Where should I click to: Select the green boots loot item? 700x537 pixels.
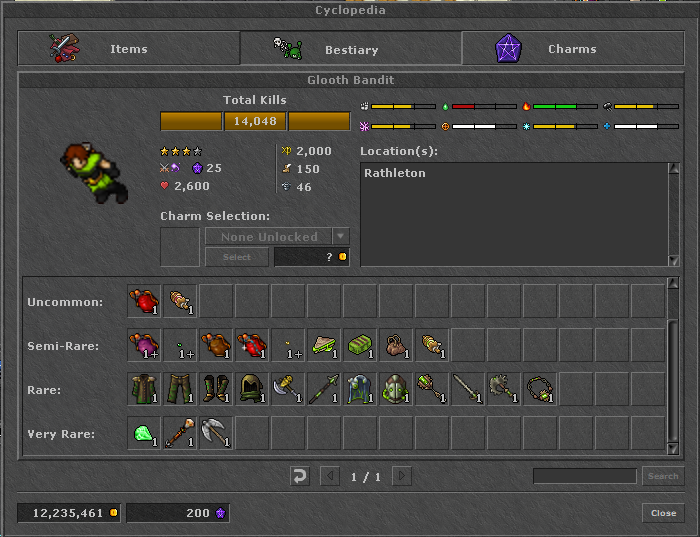tap(216, 389)
